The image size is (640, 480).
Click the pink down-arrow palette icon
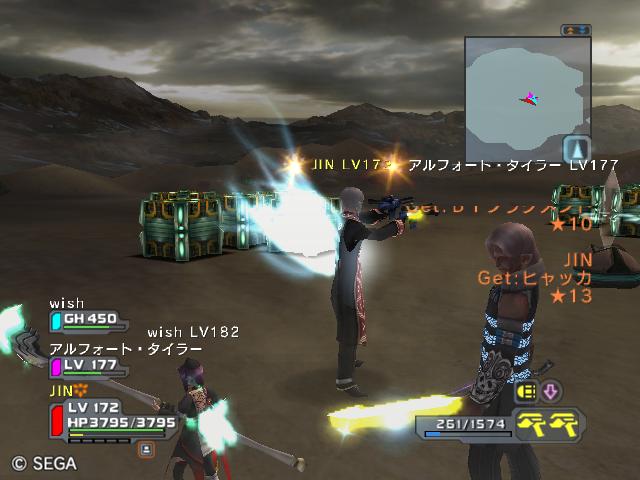(x=551, y=391)
